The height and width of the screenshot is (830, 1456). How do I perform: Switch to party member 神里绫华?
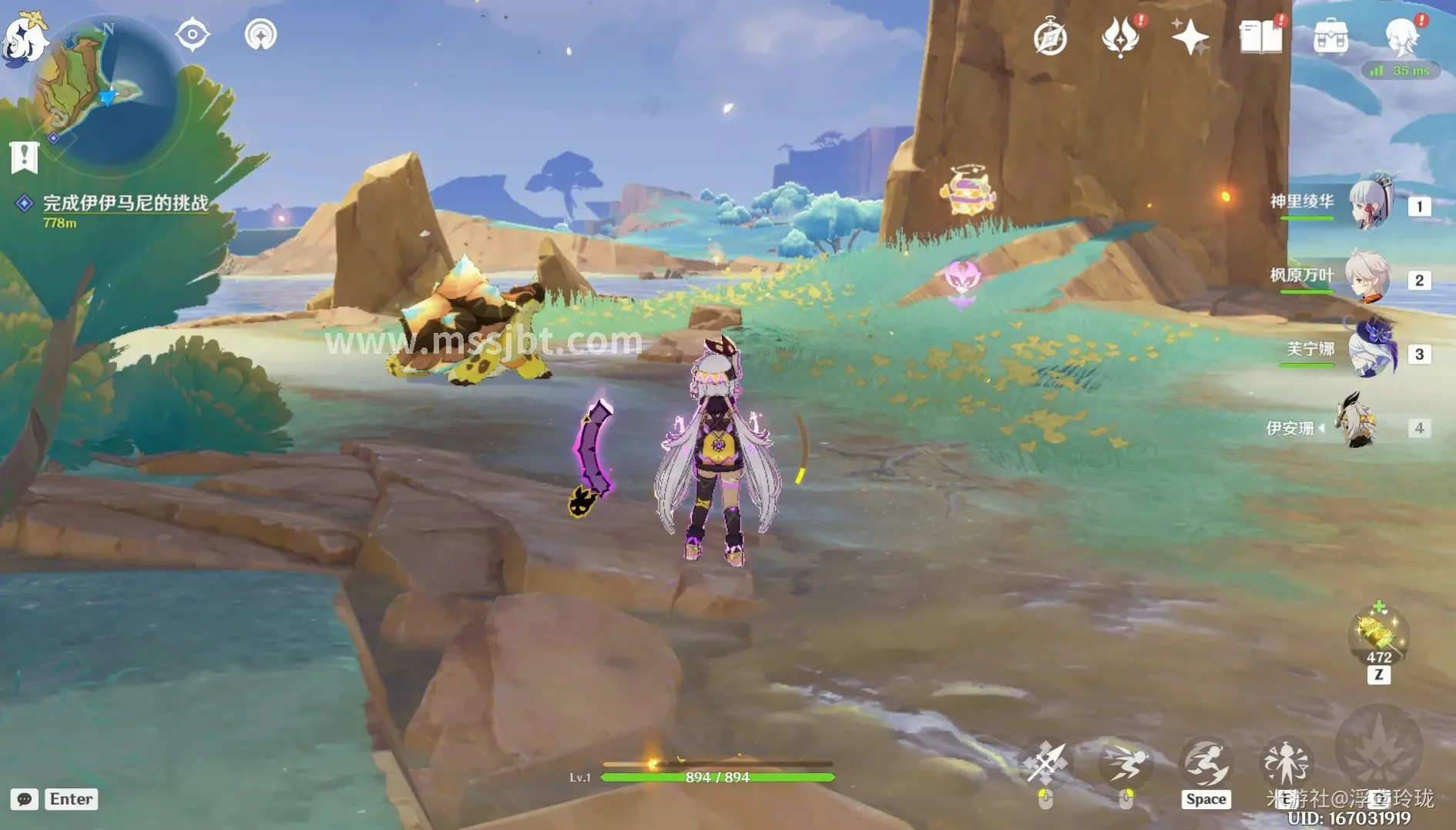[1371, 204]
